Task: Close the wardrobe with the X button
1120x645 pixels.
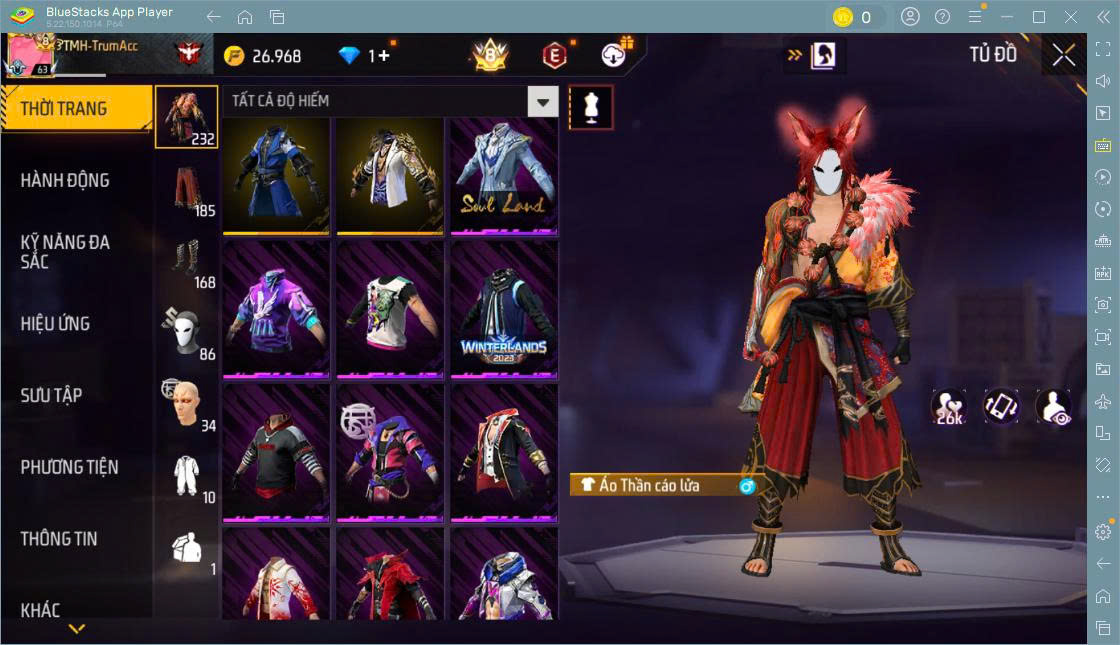Action: click(x=1064, y=55)
